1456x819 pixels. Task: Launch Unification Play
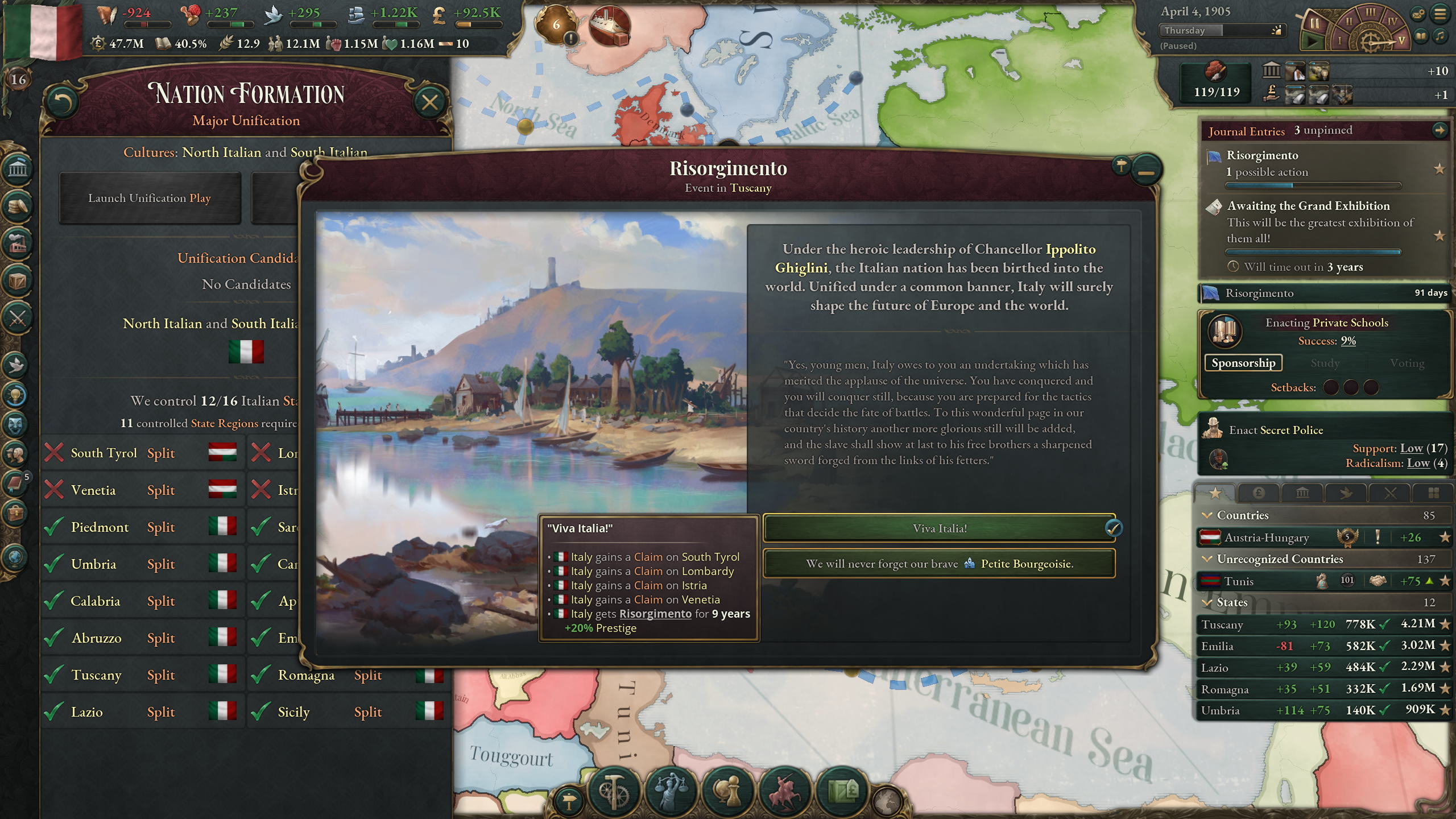coord(150,198)
